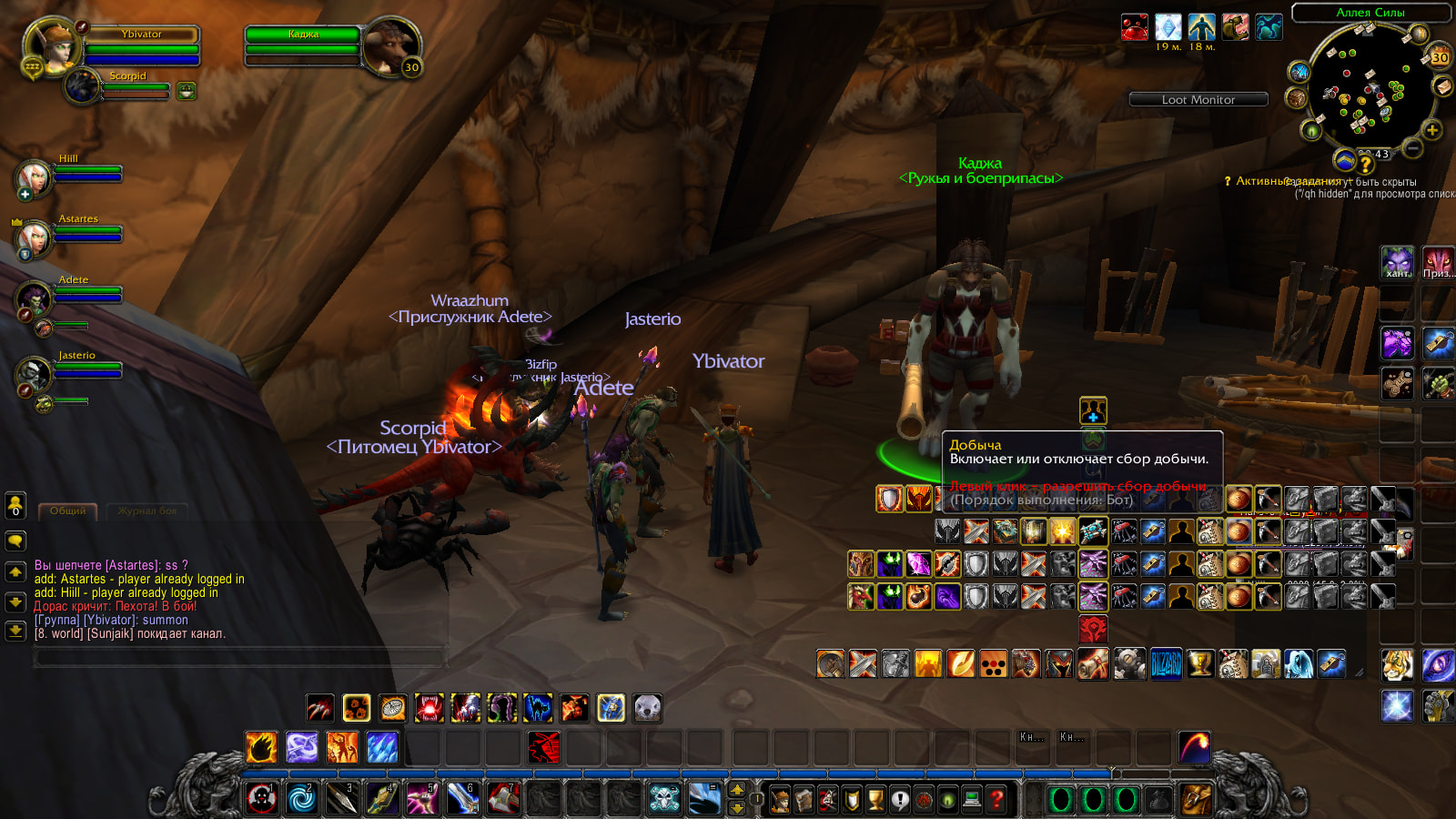Viewport: 1456px width, 819px height.
Task: Select the Каджа target frame portrait
Action: point(392,45)
